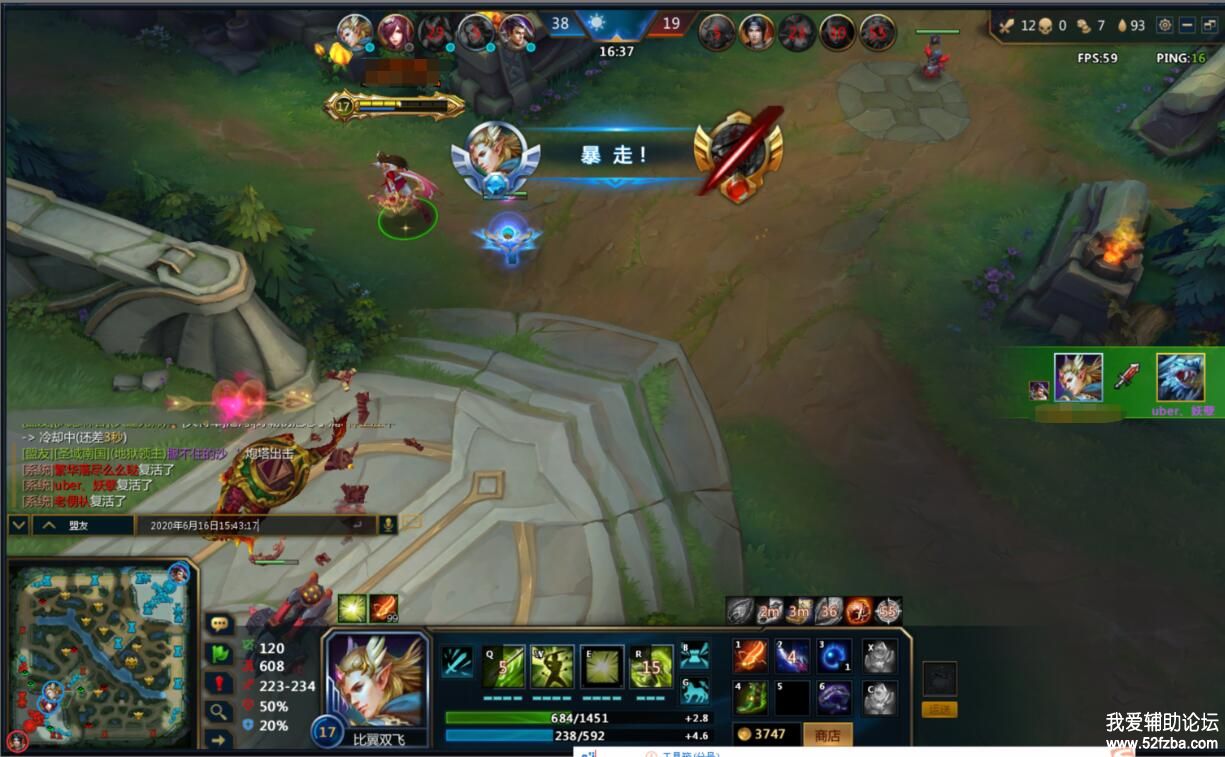Viewport: 1225px width, 757px height.
Task: Activate the Q skill icon
Action: 504,665
